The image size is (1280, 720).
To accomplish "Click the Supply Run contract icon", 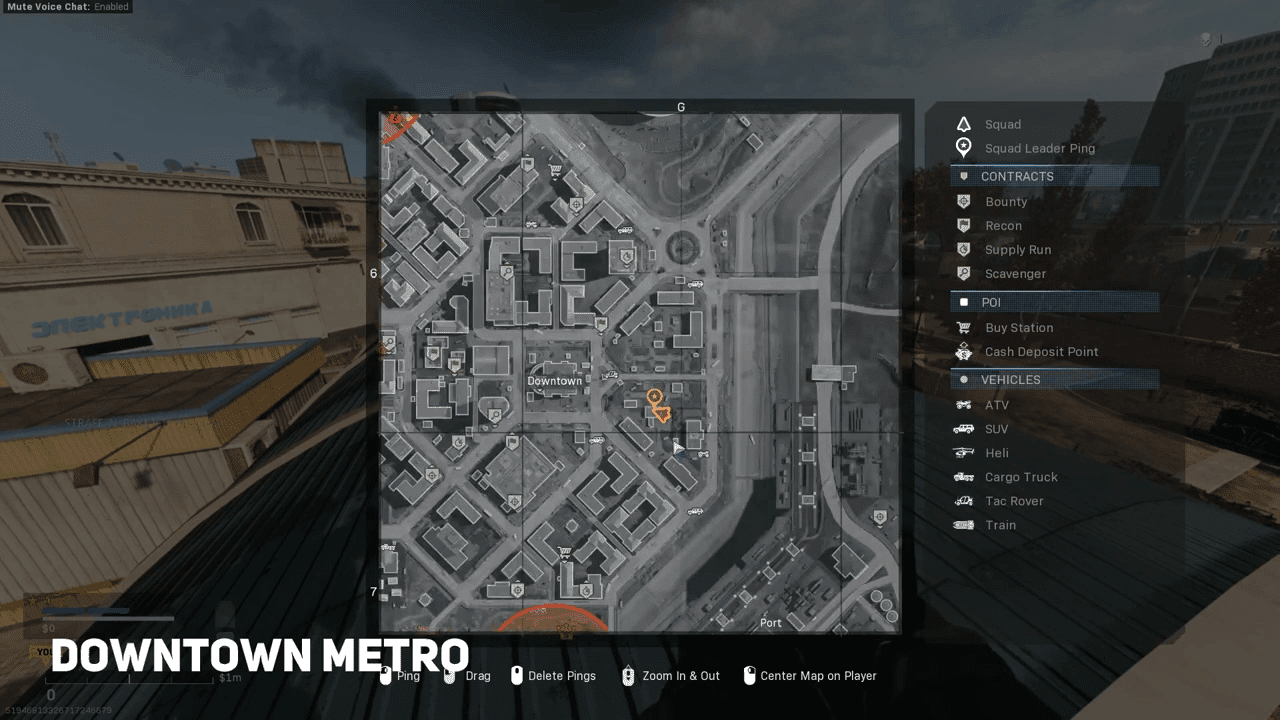I will tap(962, 249).
